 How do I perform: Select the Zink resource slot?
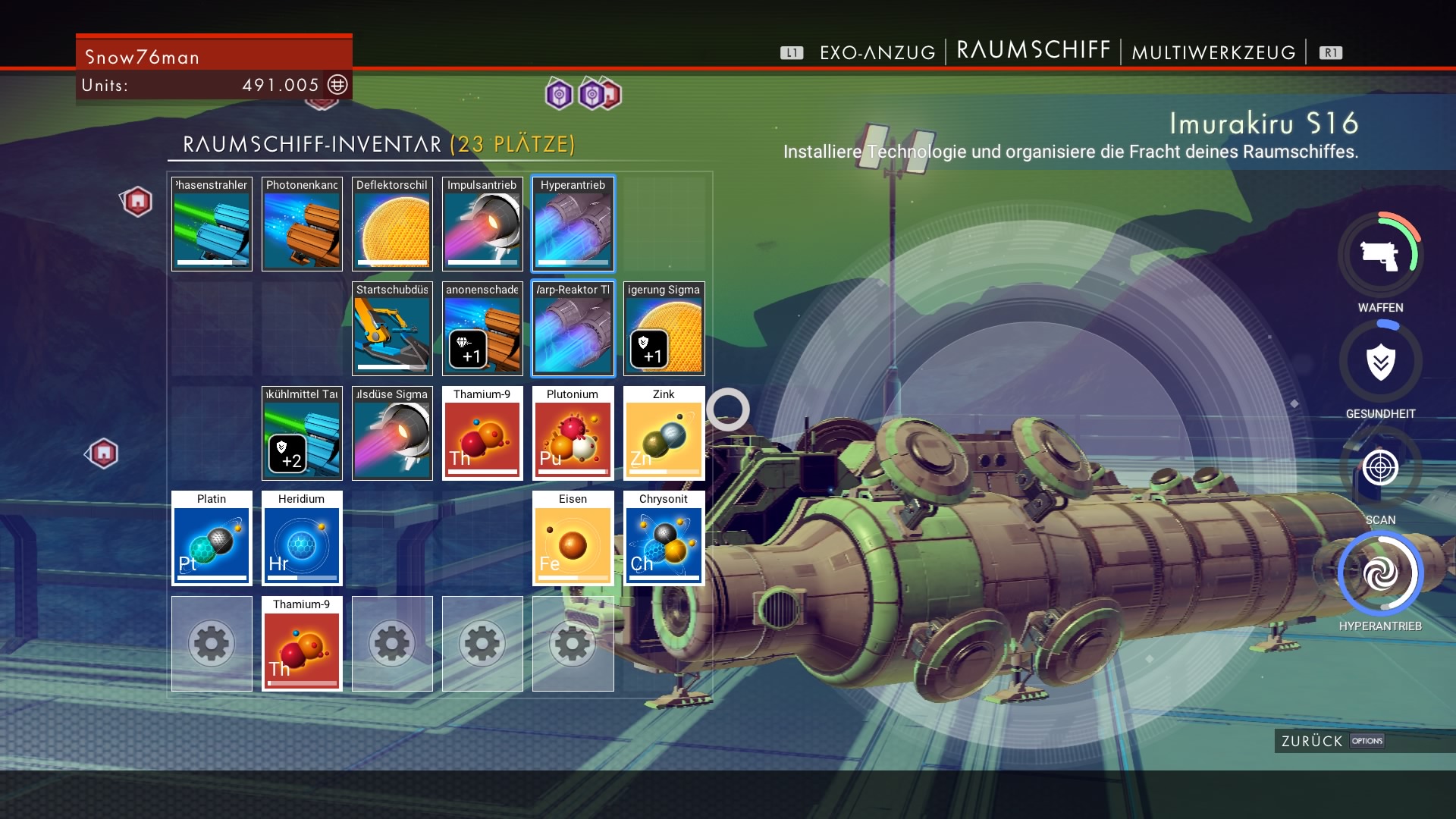click(664, 434)
